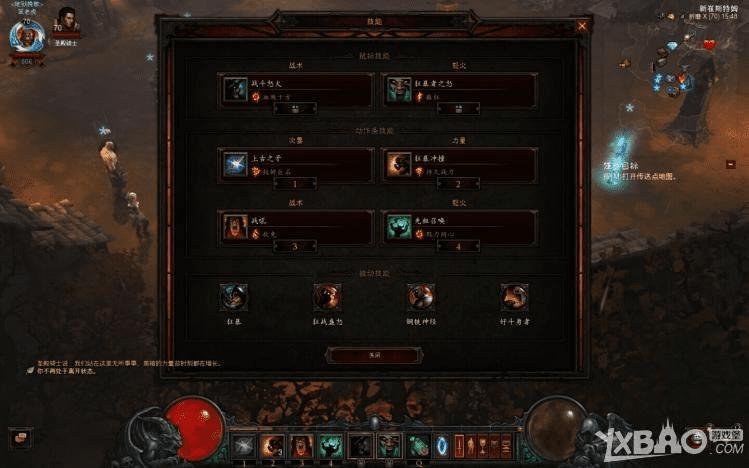Open the chat button at bottom-left
Viewport: 749px width, 468px height.
(20, 437)
